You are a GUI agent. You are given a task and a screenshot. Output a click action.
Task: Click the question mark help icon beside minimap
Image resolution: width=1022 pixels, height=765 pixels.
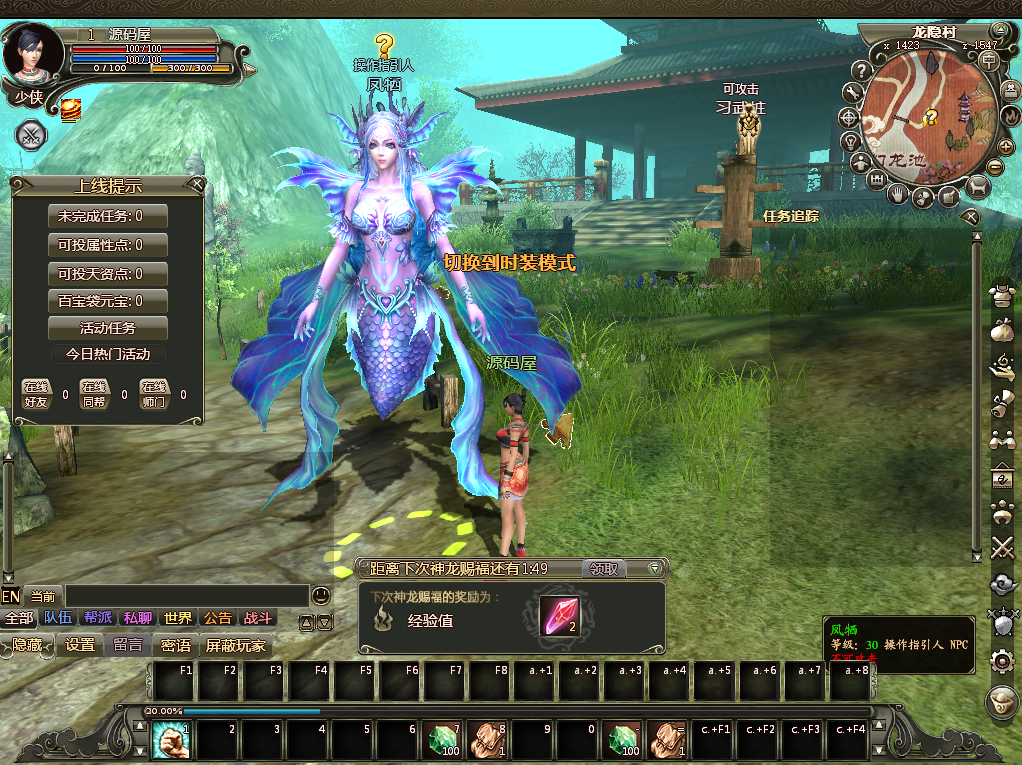[x=863, y=71]
